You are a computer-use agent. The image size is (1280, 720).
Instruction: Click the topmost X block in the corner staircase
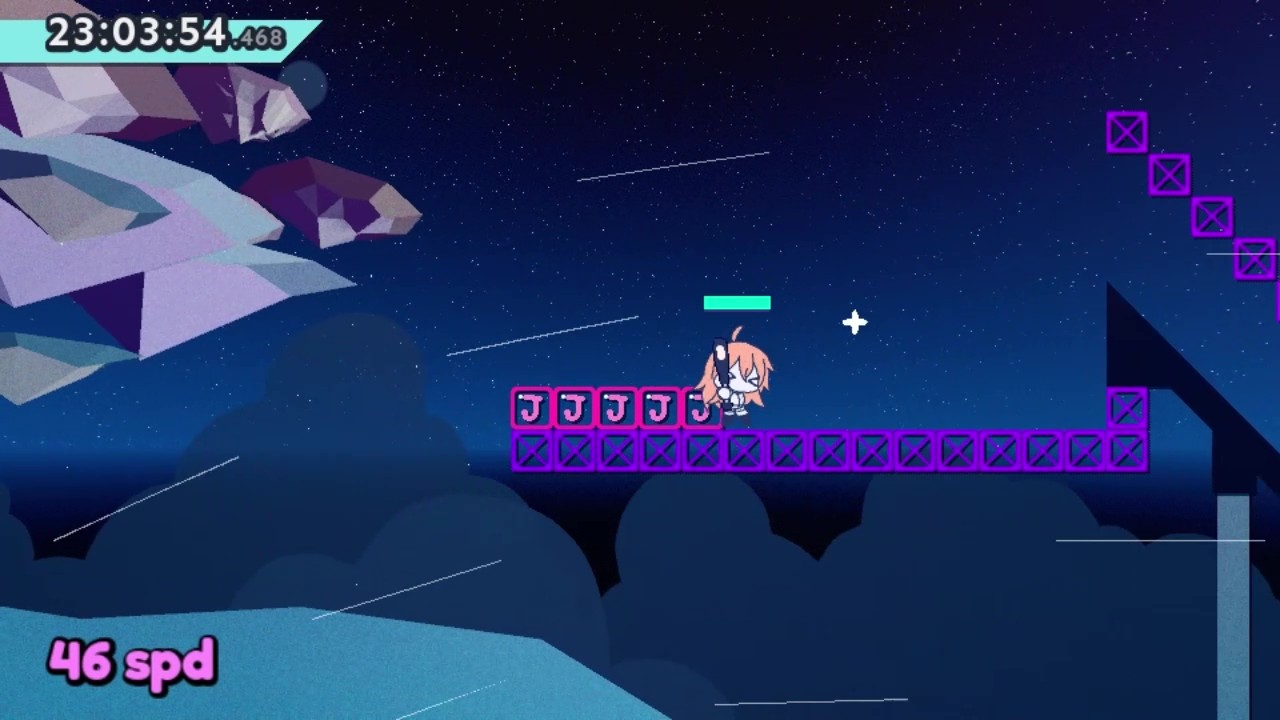[x=1126, y=131]
